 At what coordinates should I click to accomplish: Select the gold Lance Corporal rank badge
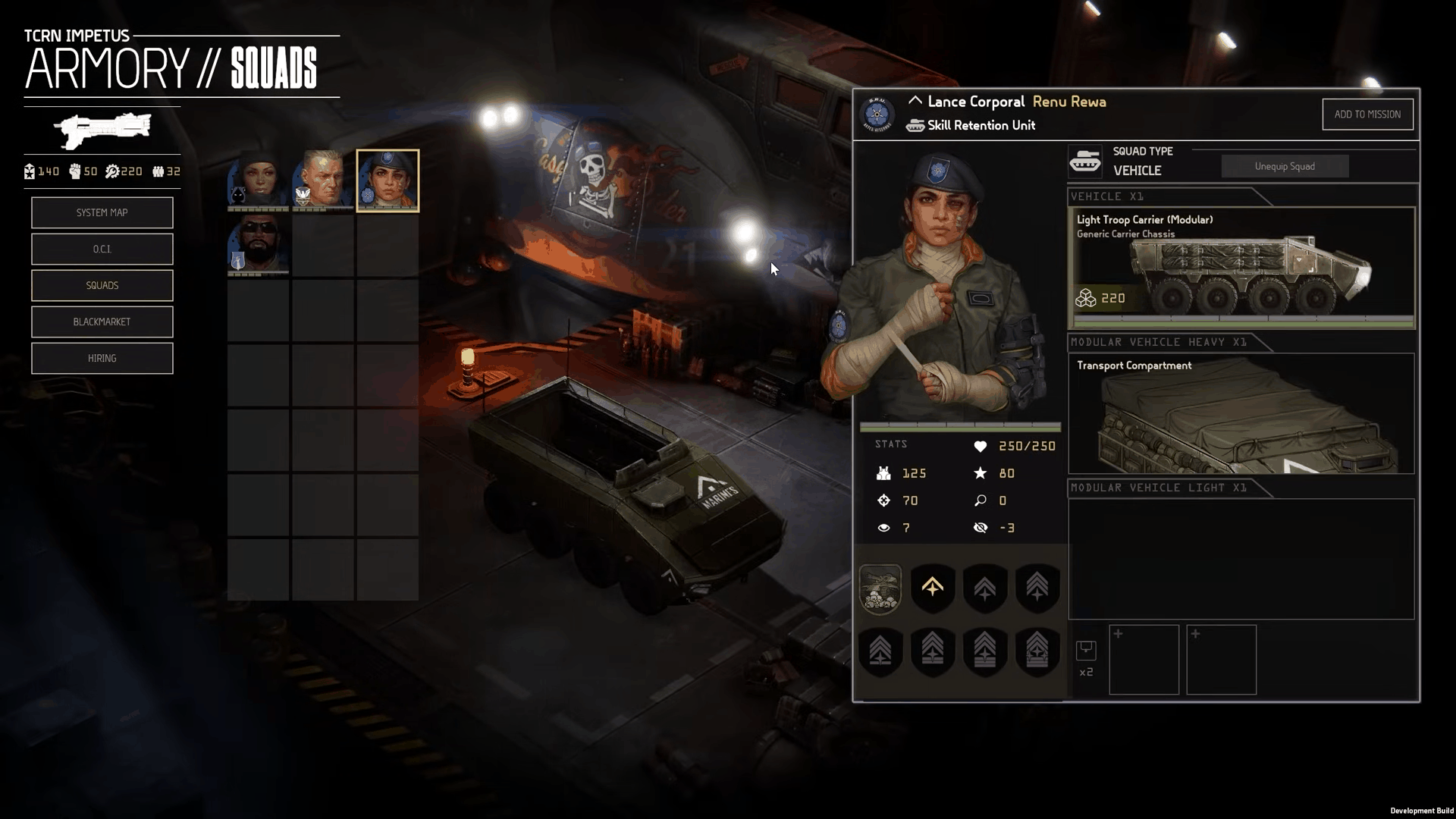point(932,588)
